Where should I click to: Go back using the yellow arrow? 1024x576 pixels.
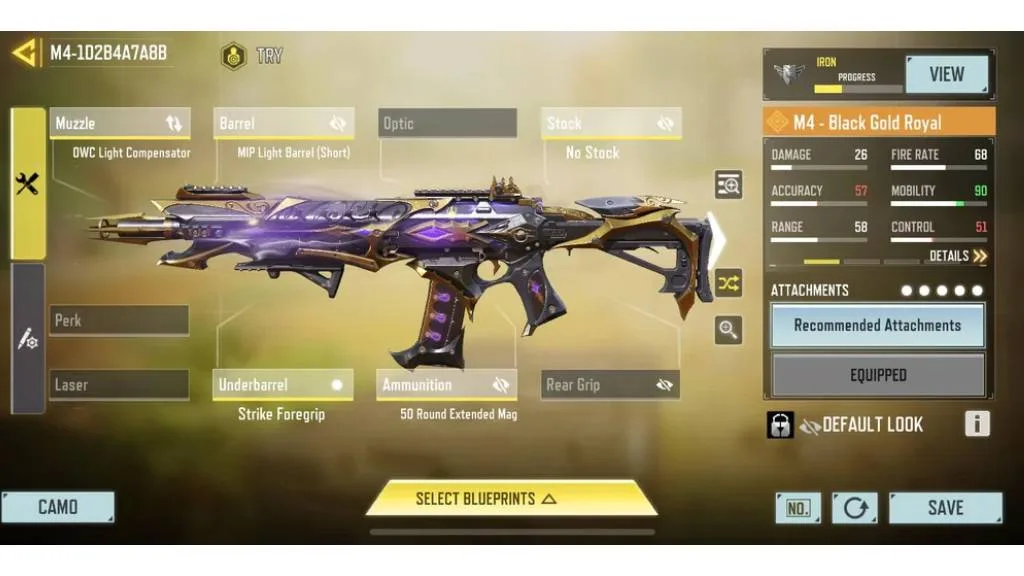tap(24, 52)
